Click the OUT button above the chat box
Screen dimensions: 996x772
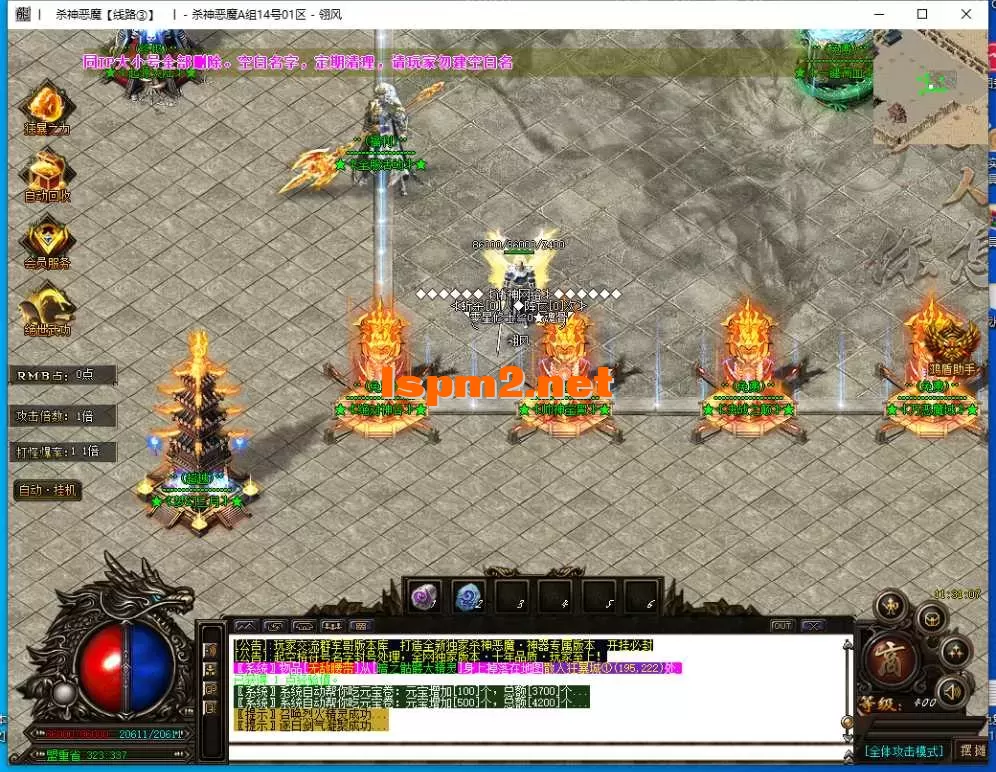click(782, 625)
